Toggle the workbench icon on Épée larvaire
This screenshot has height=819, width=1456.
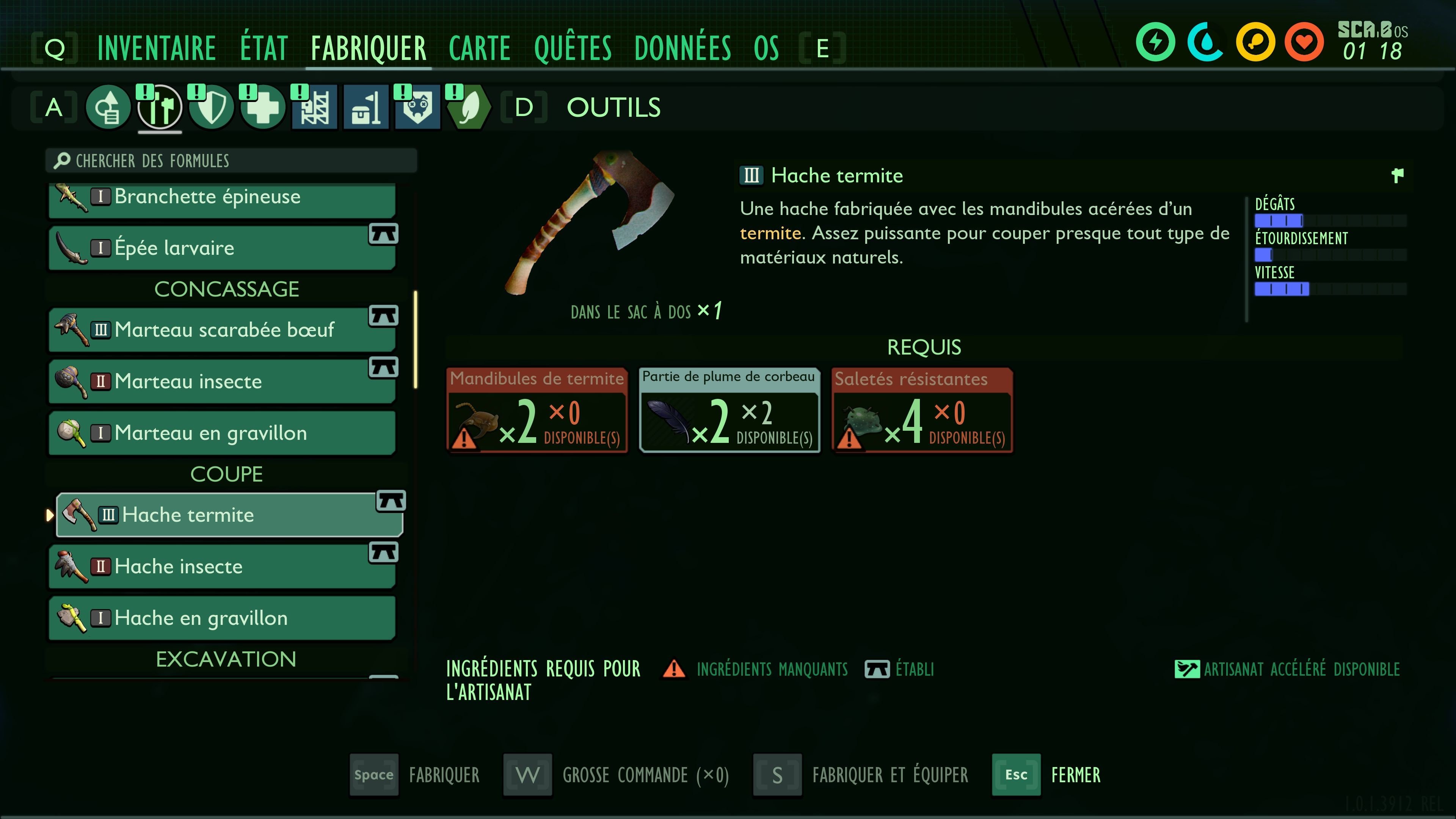[385, 235]
